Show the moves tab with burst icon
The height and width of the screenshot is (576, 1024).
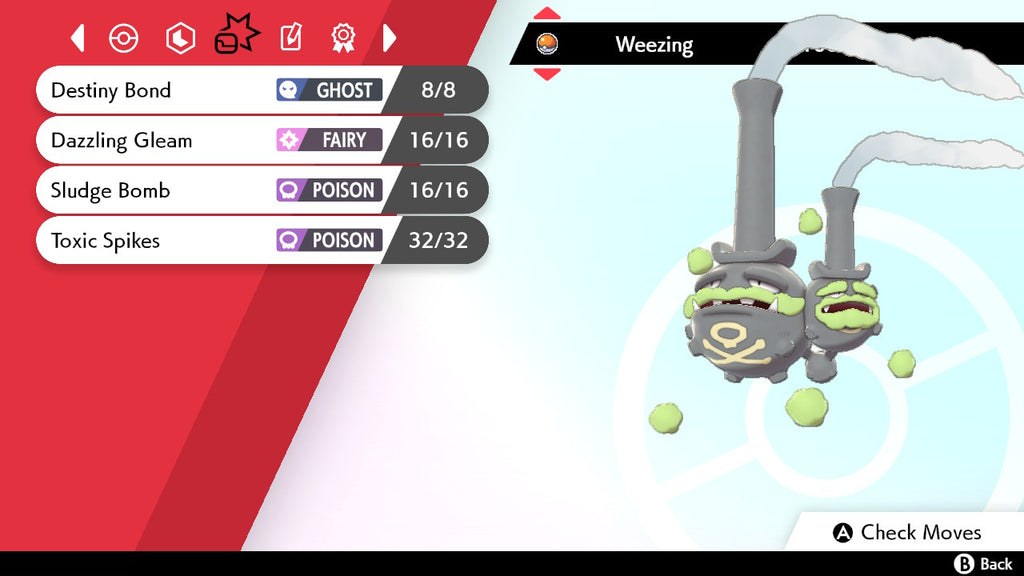click(236, 38)
